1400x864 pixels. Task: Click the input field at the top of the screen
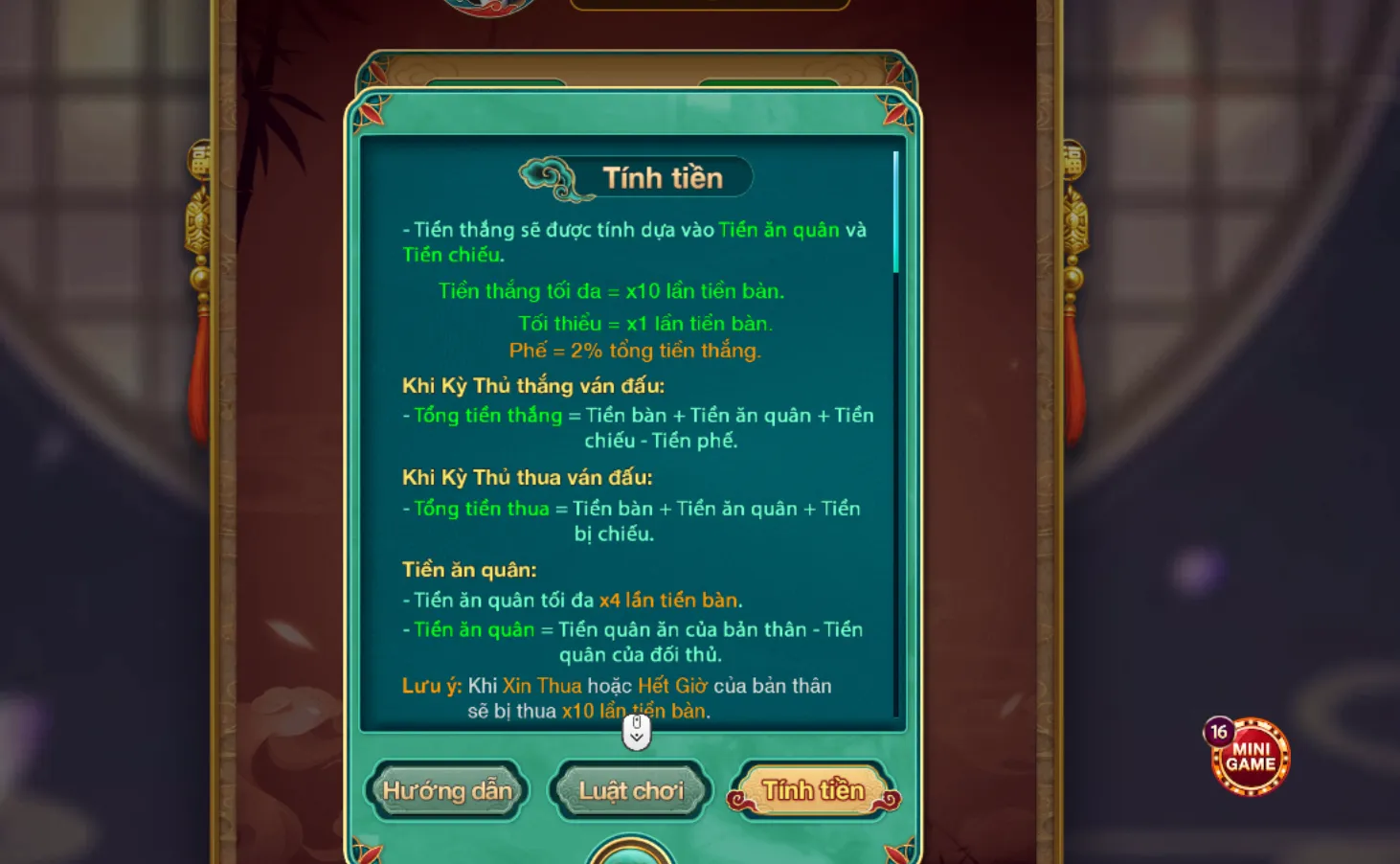pyautogui.click(x=709, y=3)
